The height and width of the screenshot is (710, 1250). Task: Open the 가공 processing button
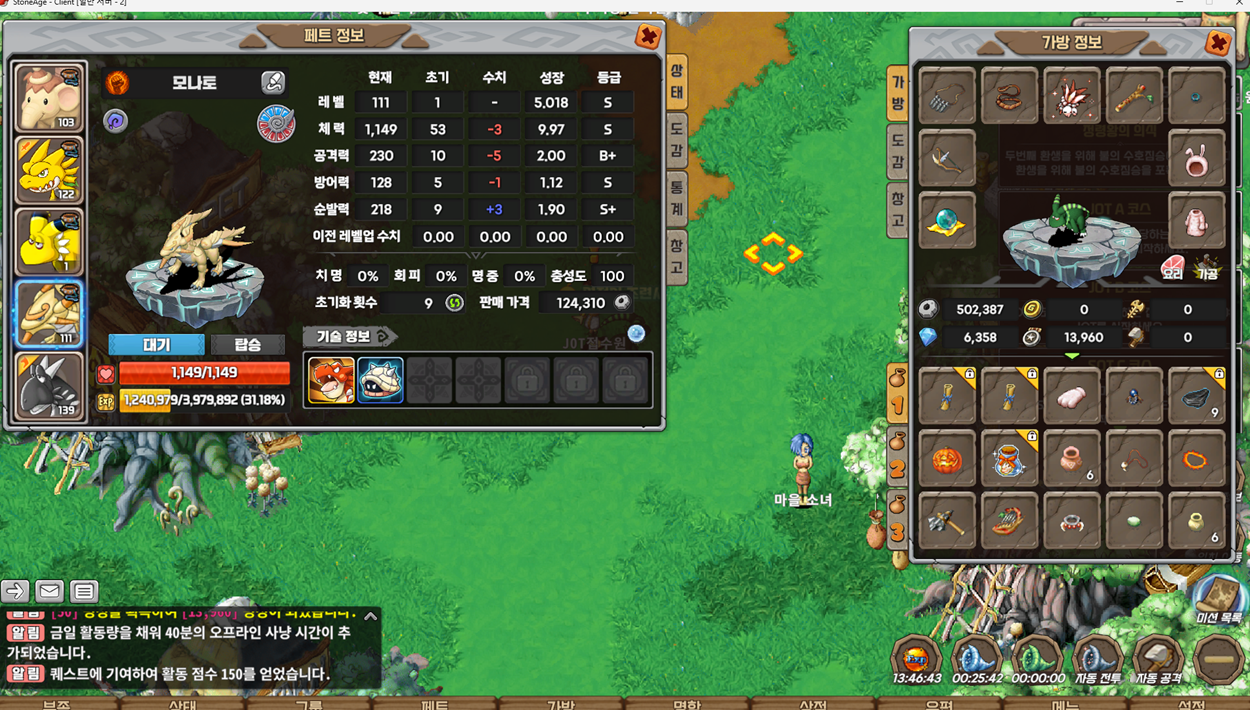(x=1207, y=267)
